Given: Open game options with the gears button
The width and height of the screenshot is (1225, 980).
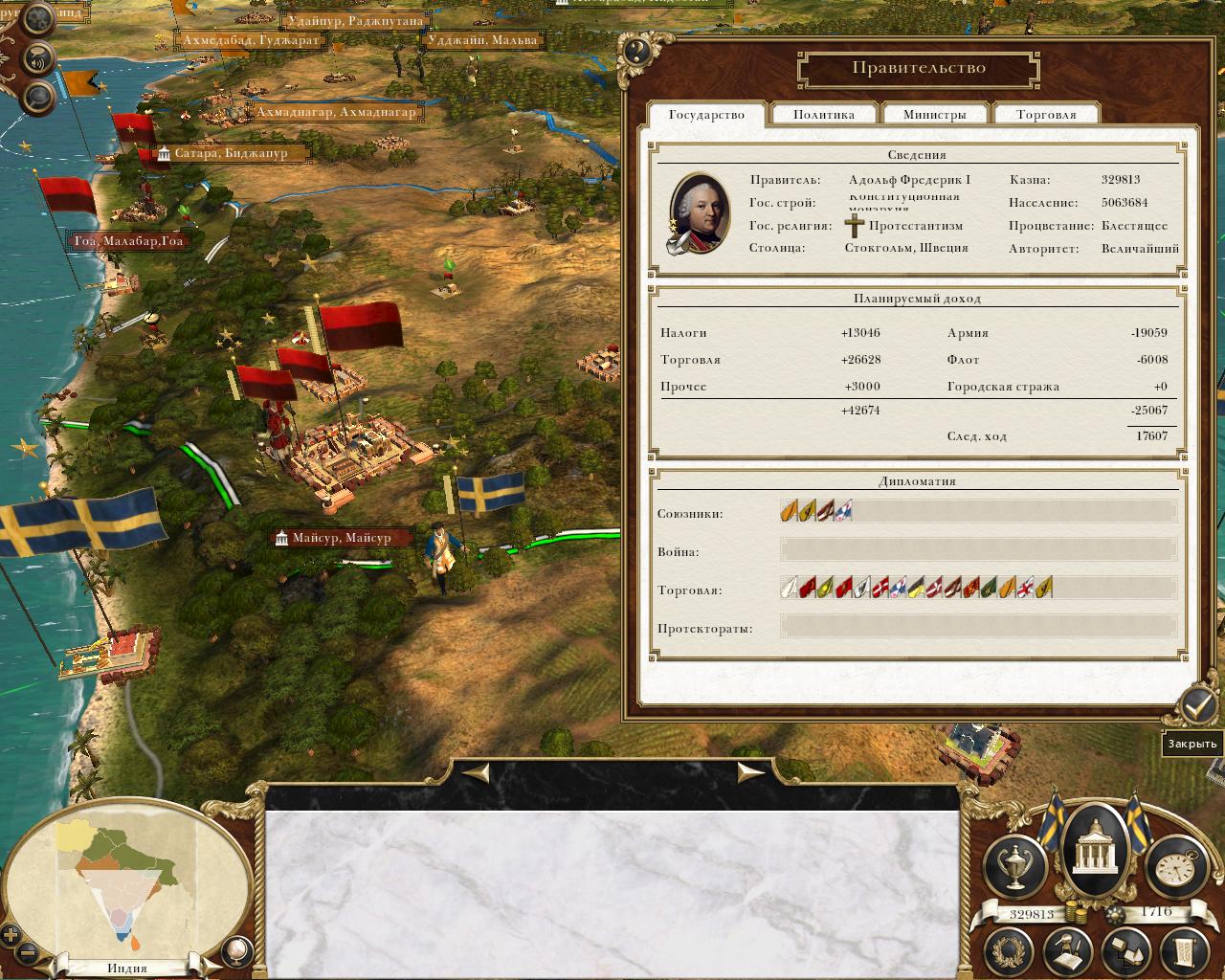Looking at the screenshot, I should [x=39, y=19].
